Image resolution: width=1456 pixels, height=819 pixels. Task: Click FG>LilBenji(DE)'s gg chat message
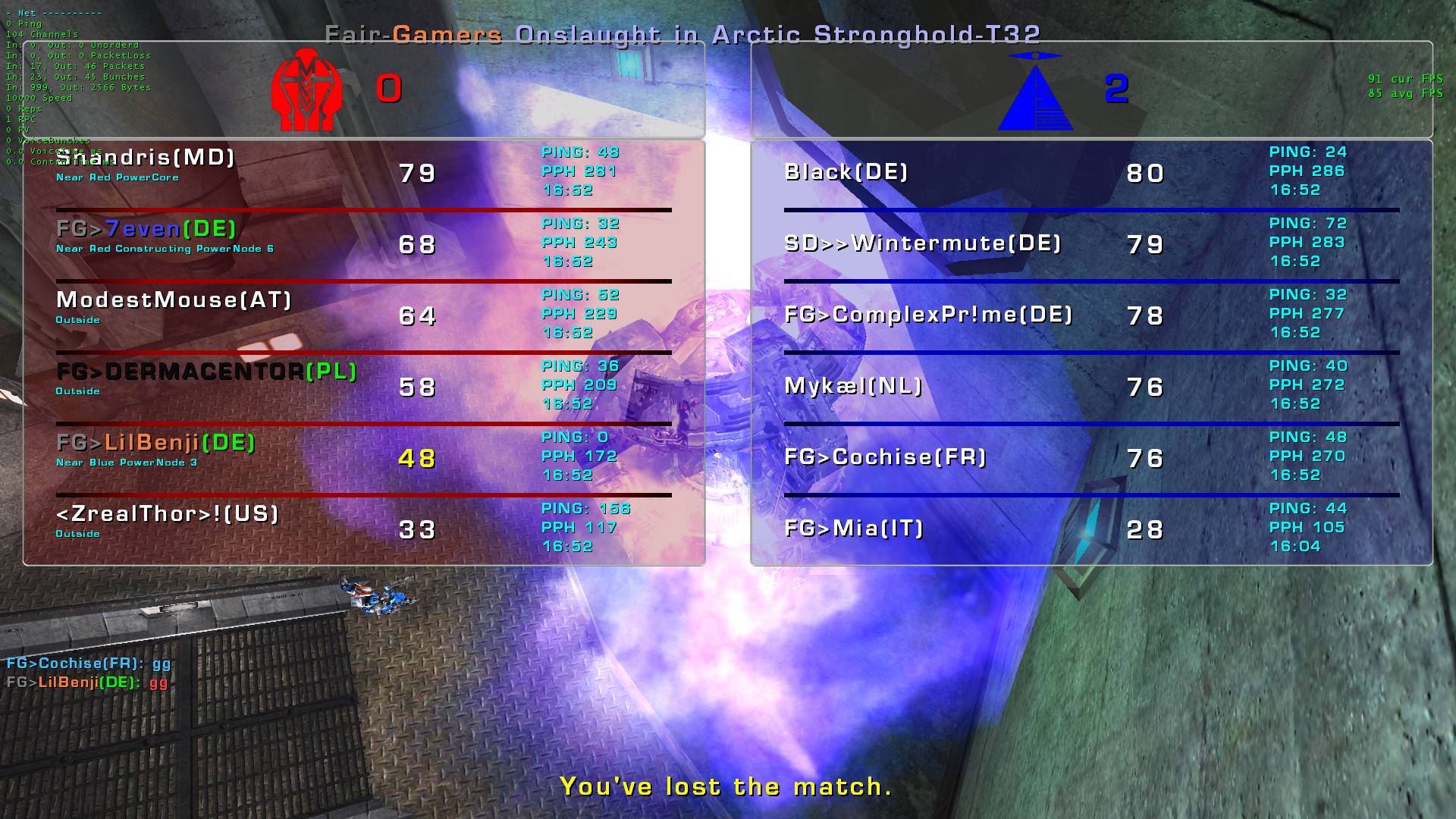tap(87, 682)
